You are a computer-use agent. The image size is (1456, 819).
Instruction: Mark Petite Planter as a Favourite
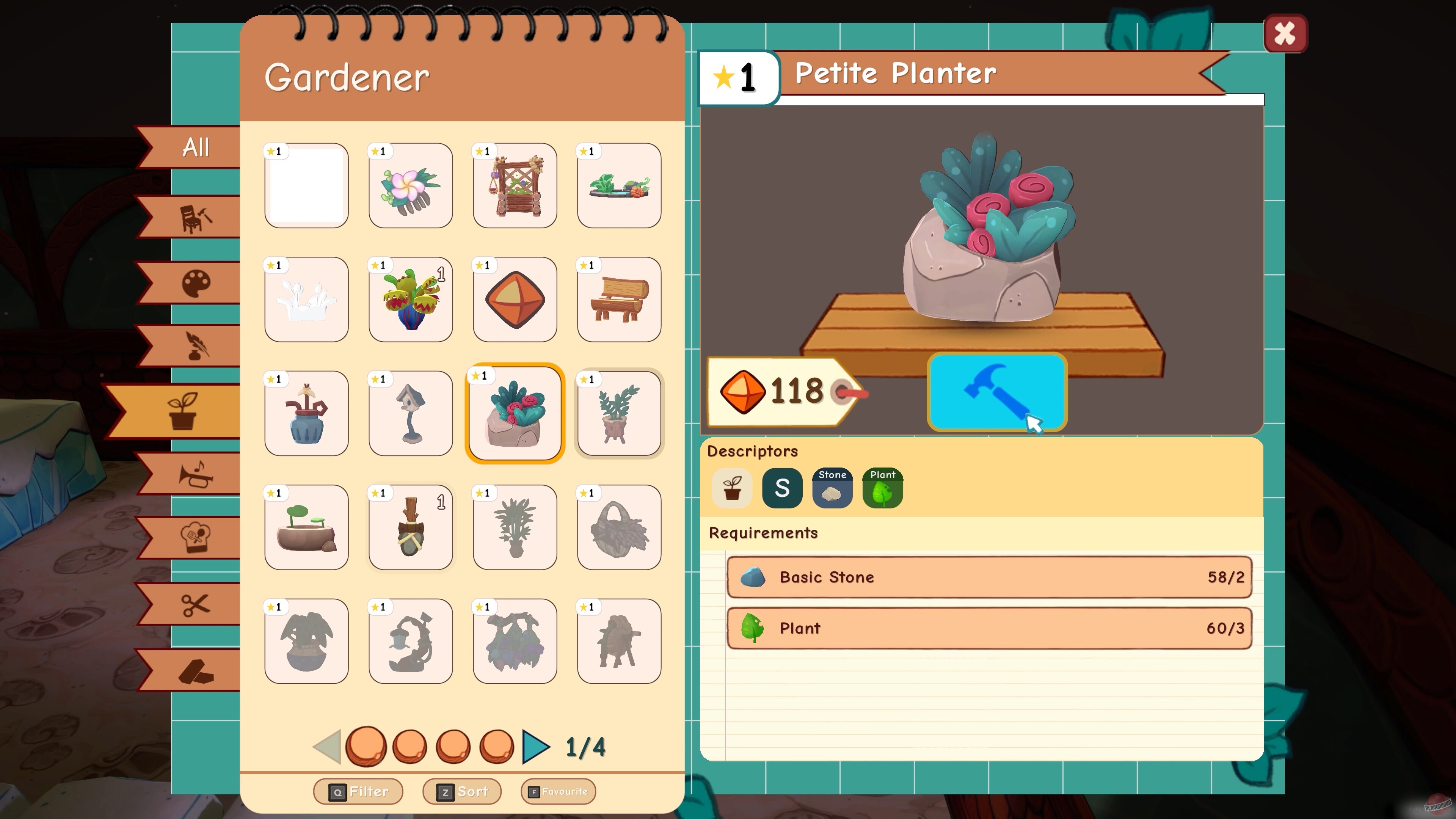pos(559,791)
